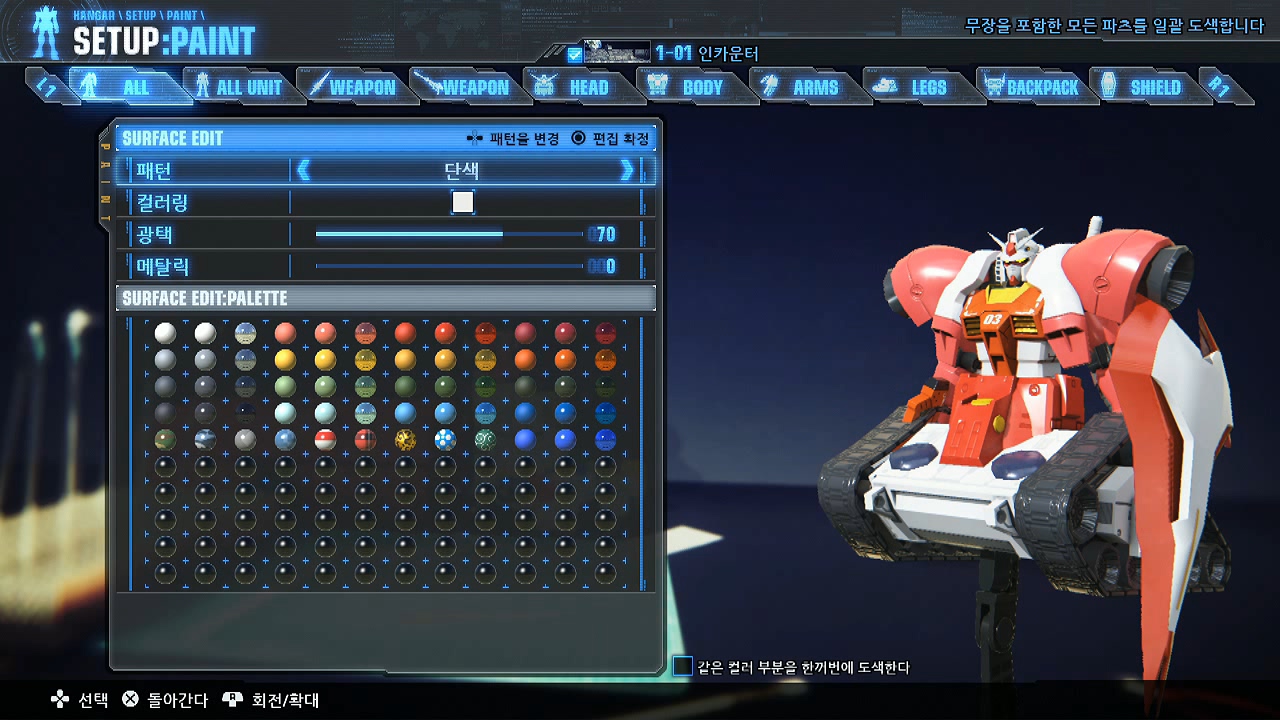Image resolution: width=1280 pixels, height=720 pixels.
Task: Toggle the checkbox beside 1-01 인카운터
Action: pyautogui.click(x=574, y=54)
